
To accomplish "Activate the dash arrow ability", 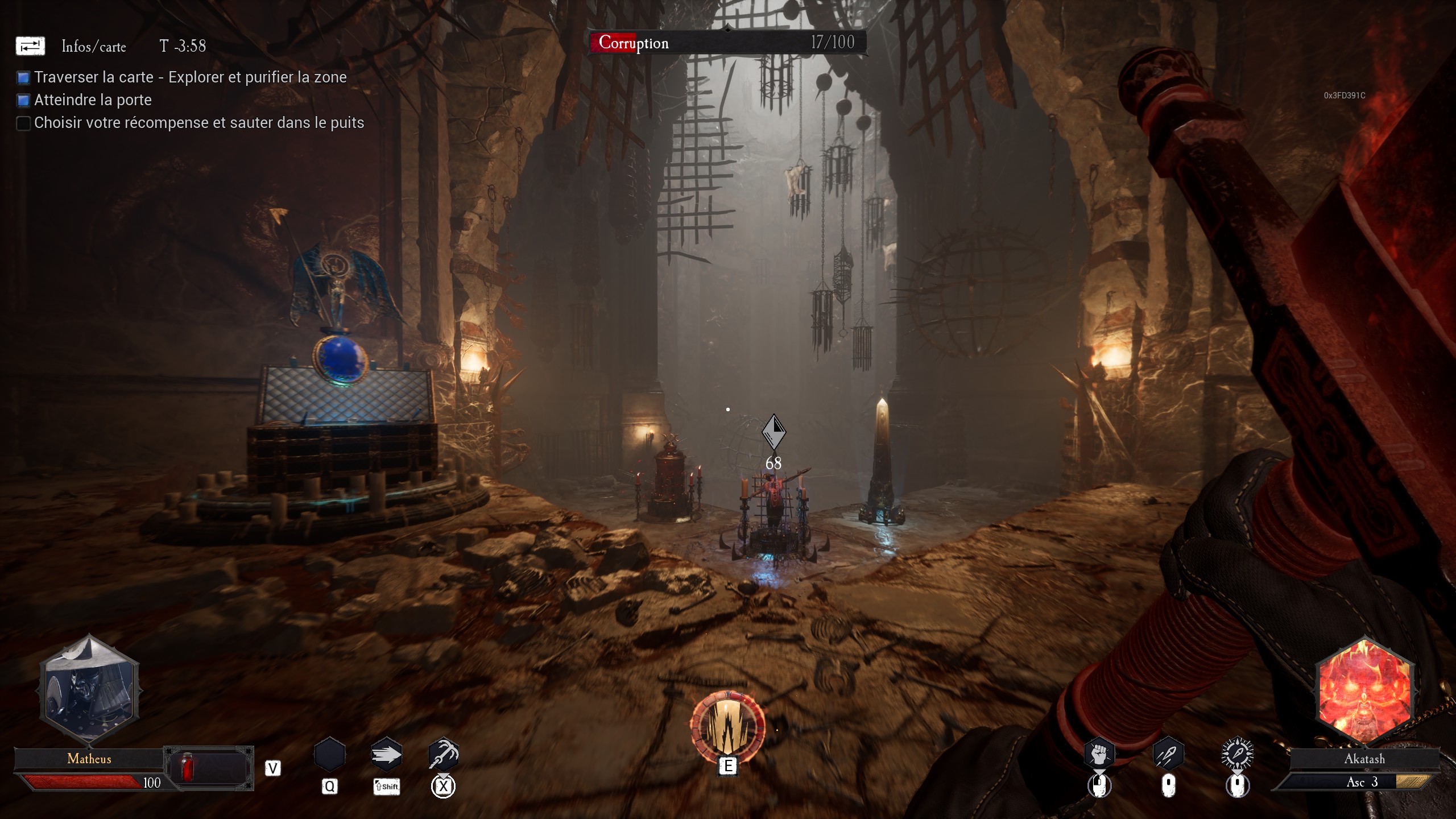I will (386, 755).
